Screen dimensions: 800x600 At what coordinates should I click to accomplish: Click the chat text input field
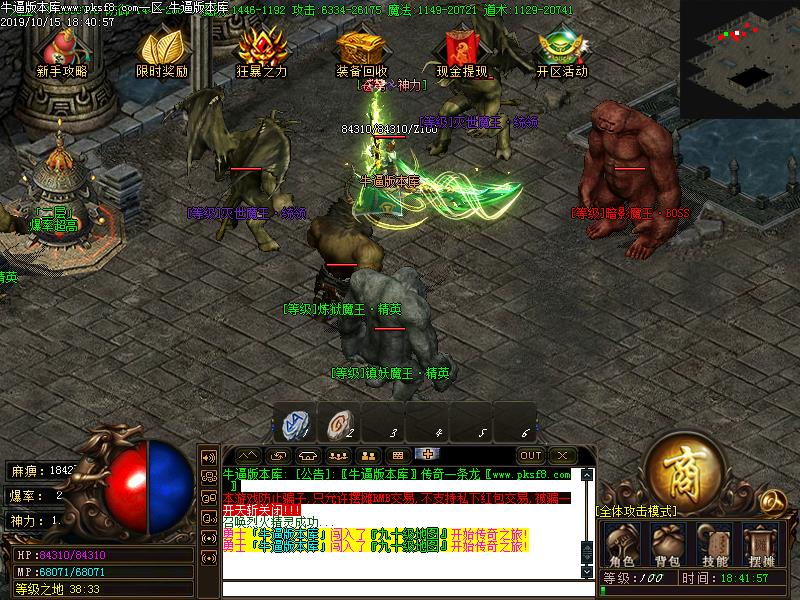[400, 588]
